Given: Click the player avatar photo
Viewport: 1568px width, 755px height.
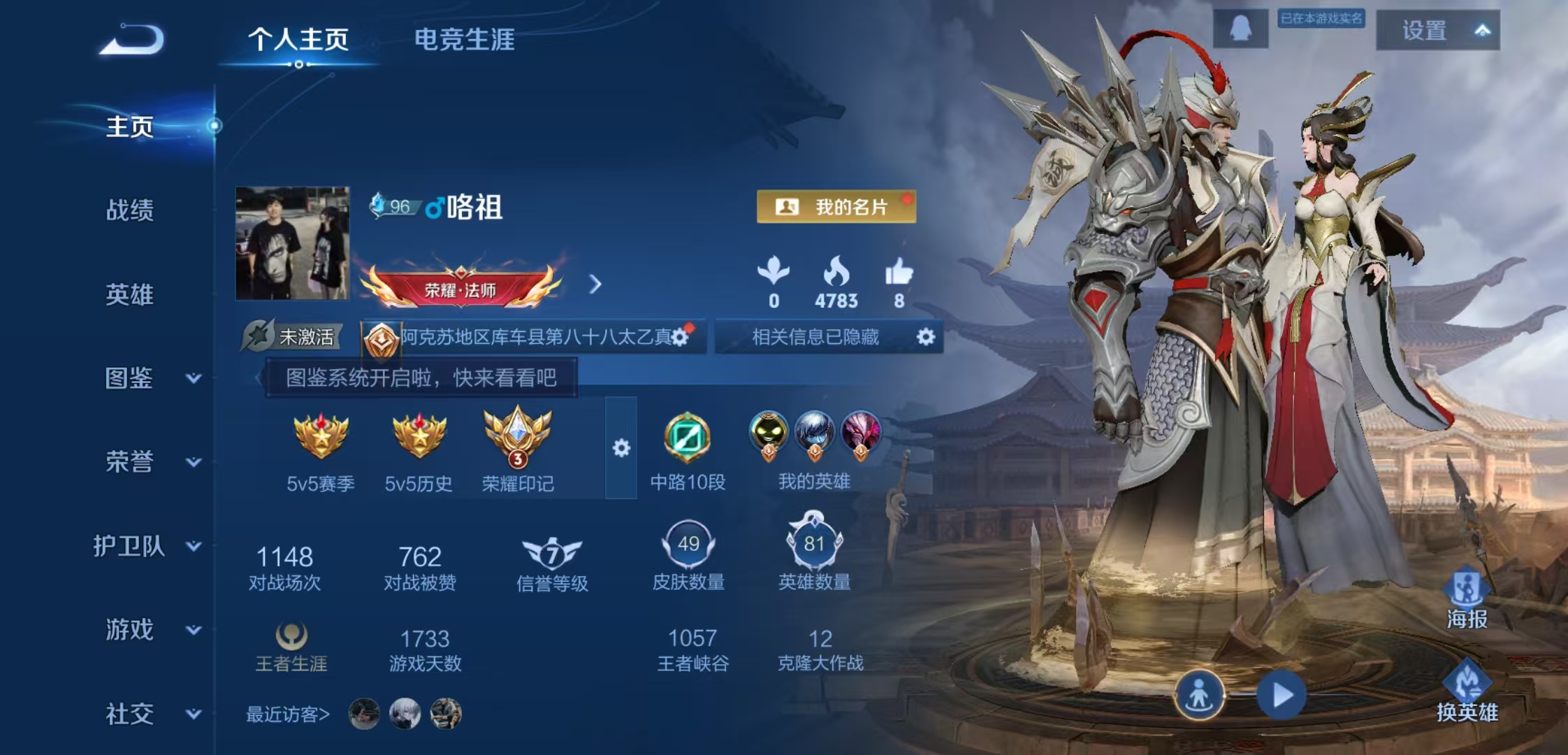Looking at the screenshot, I should [x=292, y=243].
